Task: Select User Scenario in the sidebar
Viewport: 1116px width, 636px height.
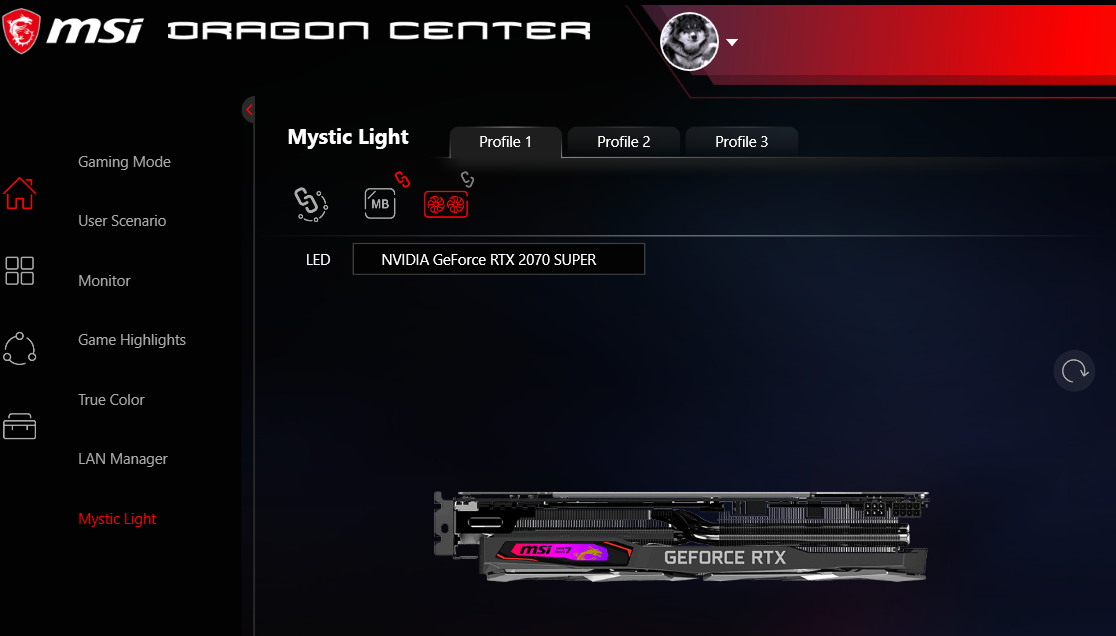Action: (122, 221)
